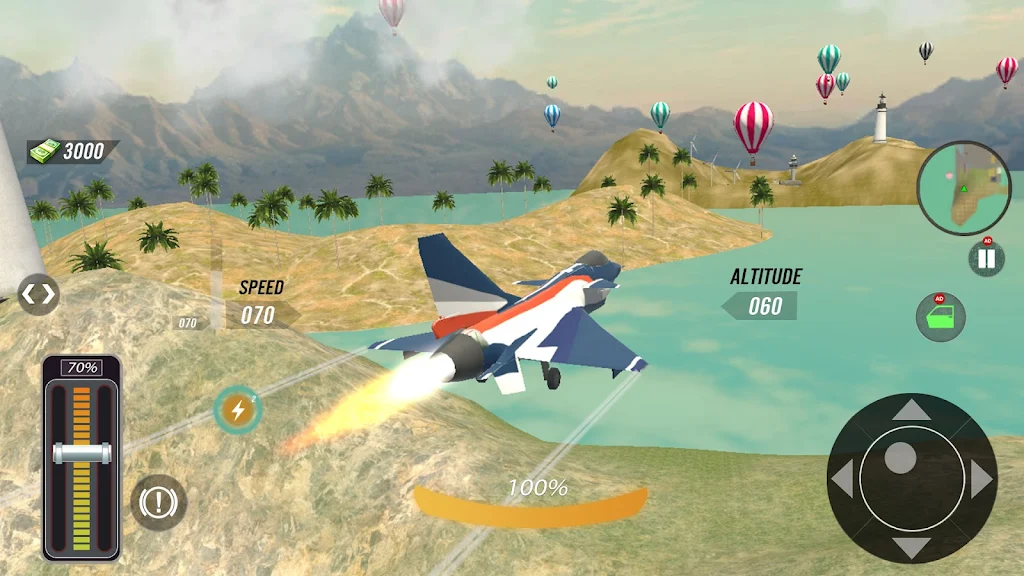Tap the left-right arrows steering toggle
The image size is (1024, 576).
pos(38,294)
